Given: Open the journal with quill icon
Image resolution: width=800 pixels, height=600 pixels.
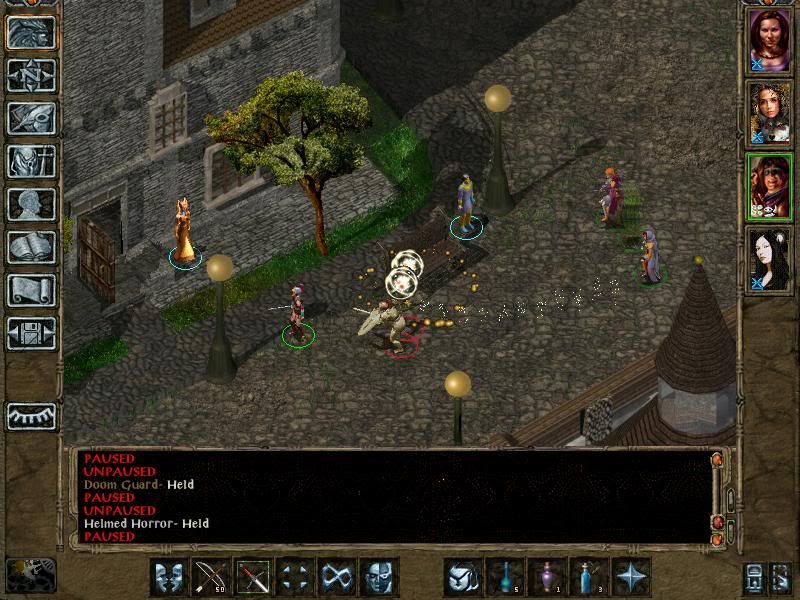Looking at the screenshot, I should [x=31, y=118].
